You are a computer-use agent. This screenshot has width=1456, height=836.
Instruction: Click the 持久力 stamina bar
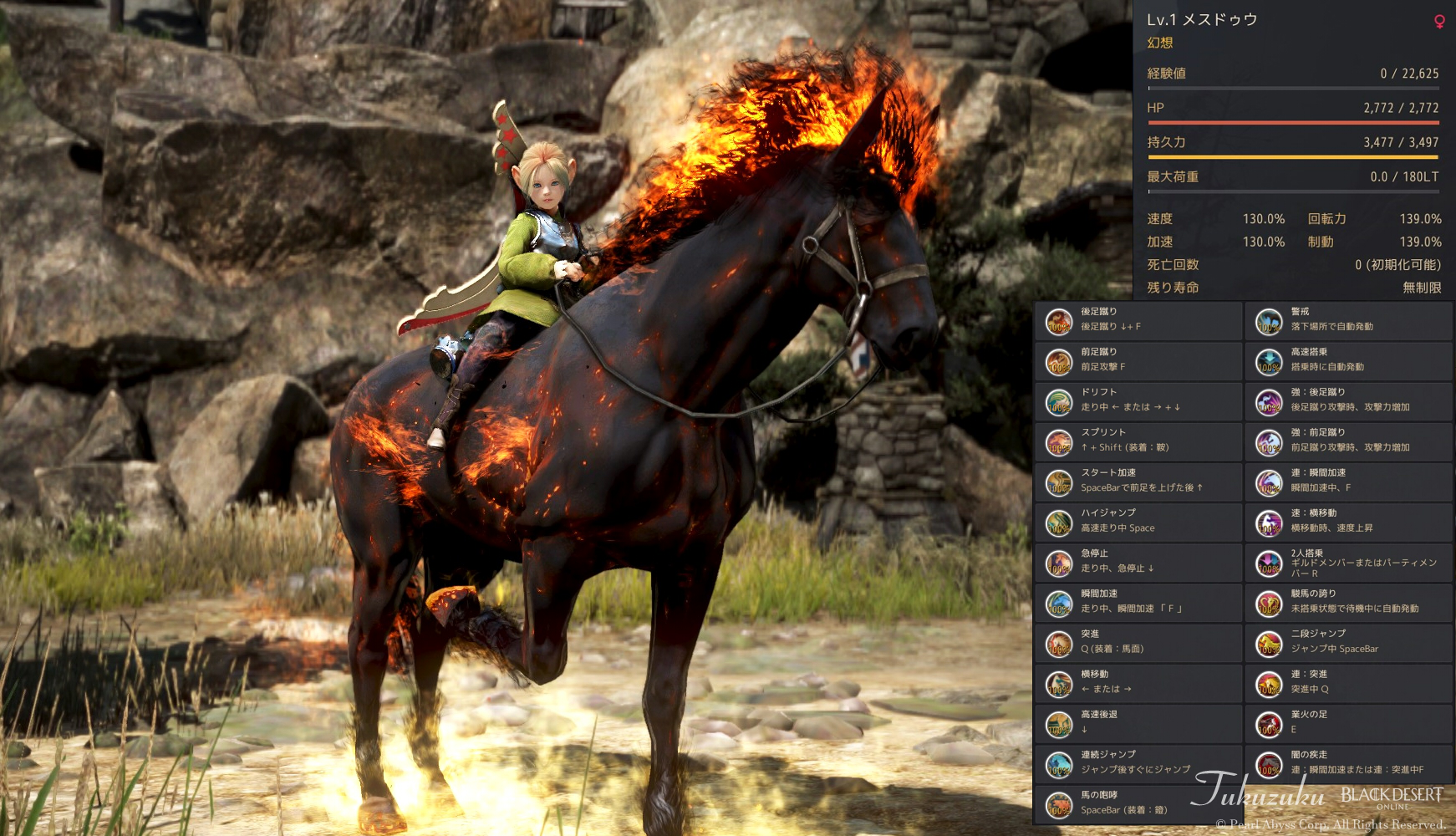[x=1293, y=157]
